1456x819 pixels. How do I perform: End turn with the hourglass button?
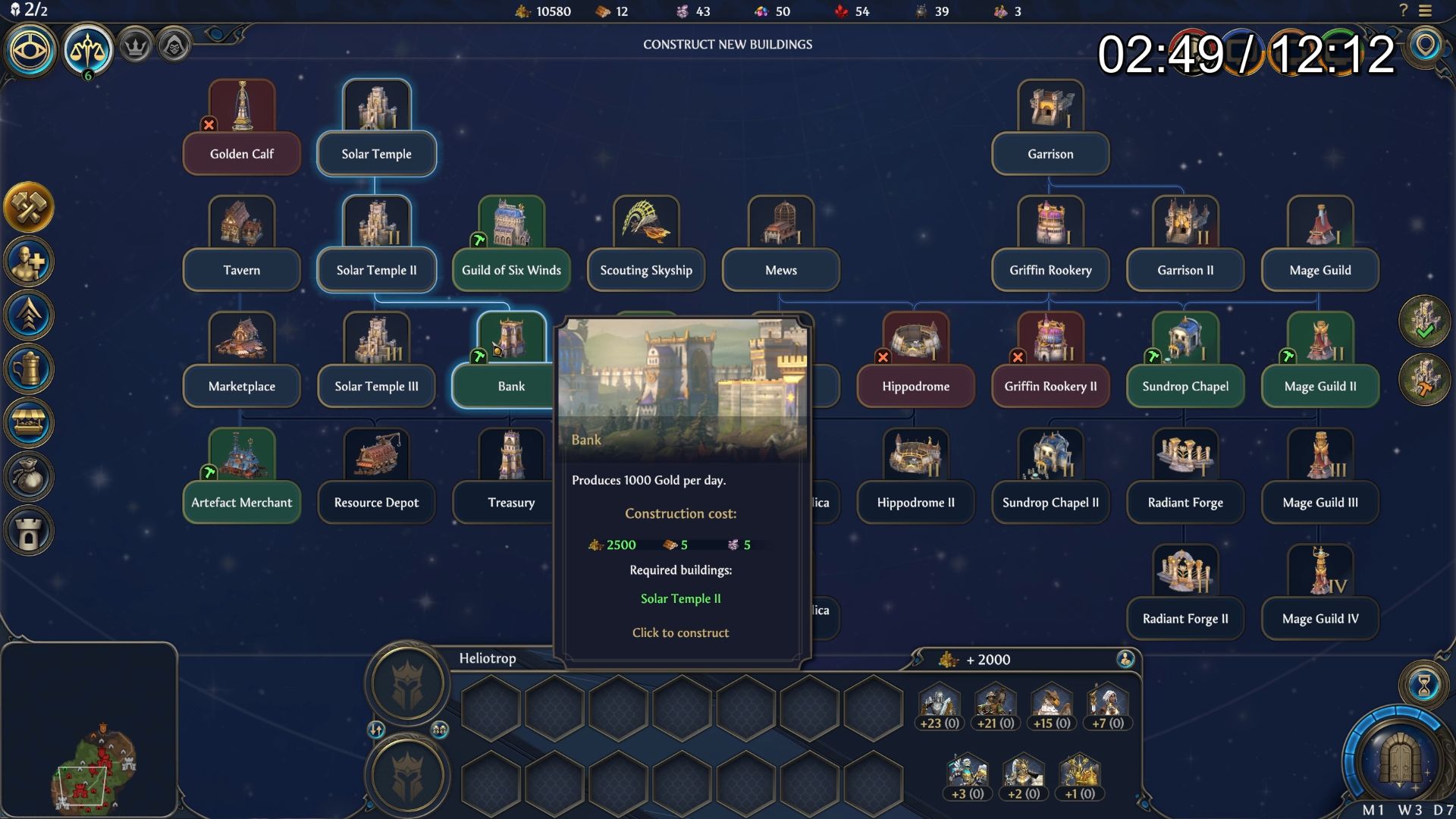point(1423,685)
